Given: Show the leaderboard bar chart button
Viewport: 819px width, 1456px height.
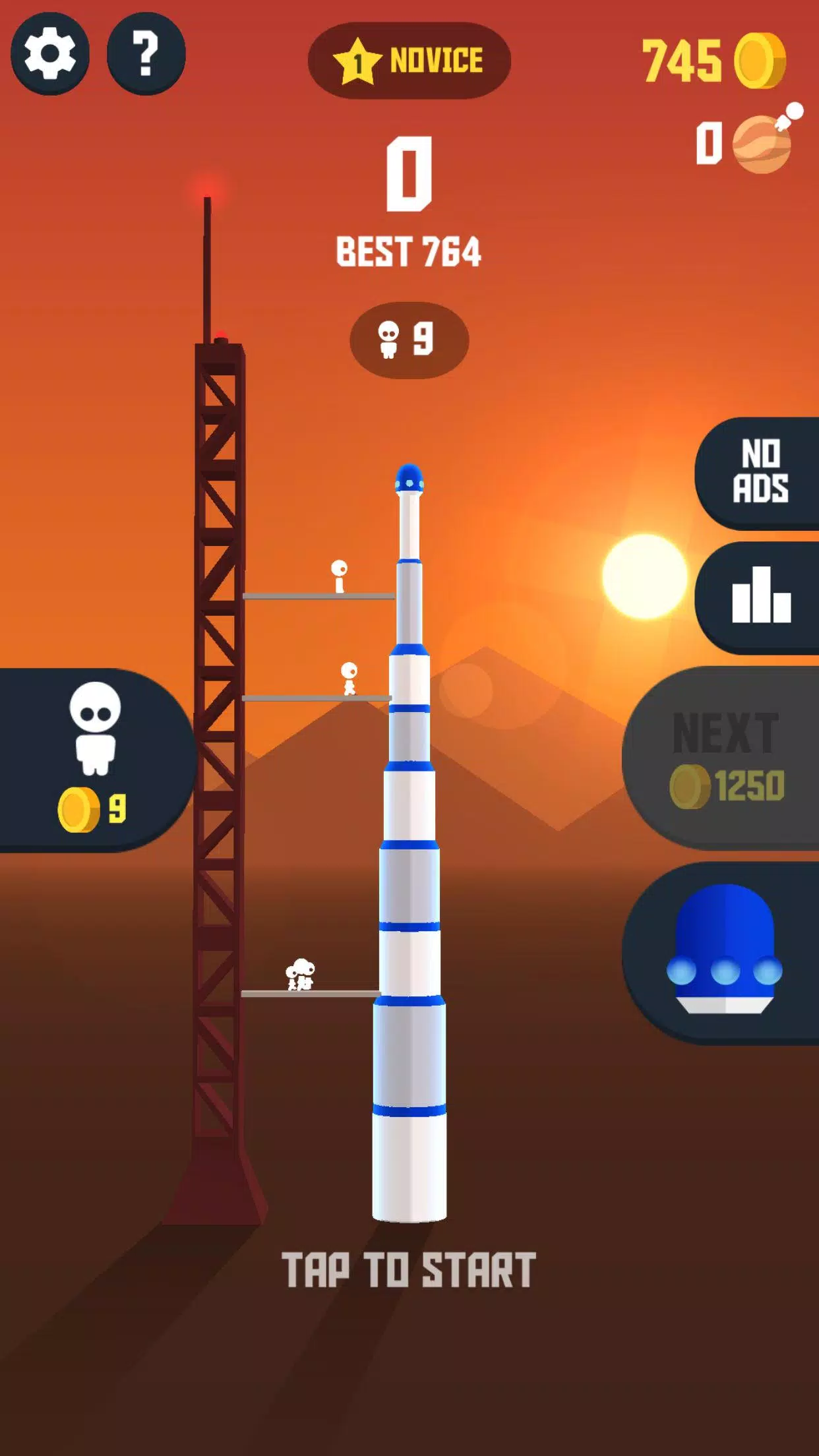Looking at the screenshot, I should (x=760, y=597).
